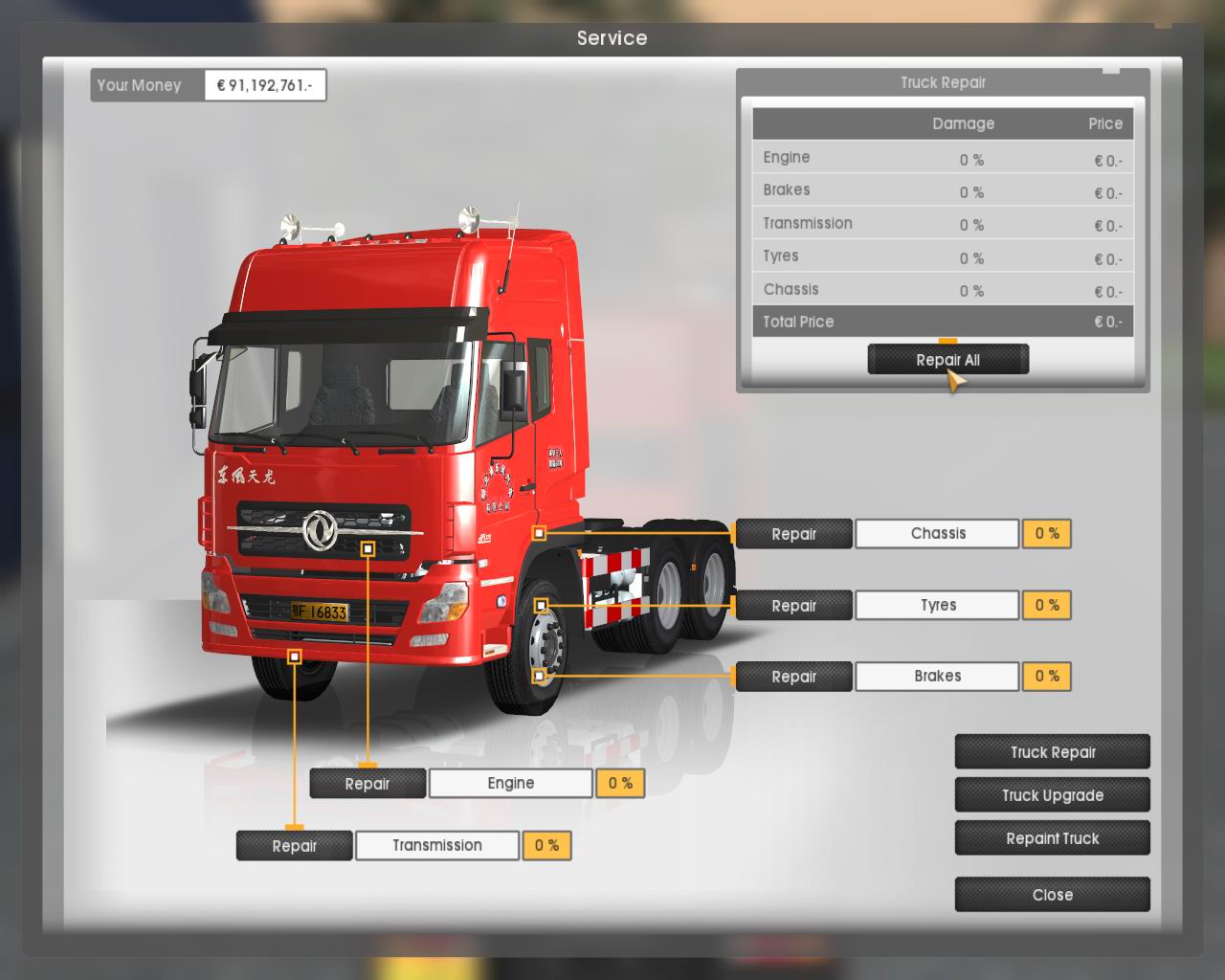Click the Repair All button
1225x980 pixels.
947,360
